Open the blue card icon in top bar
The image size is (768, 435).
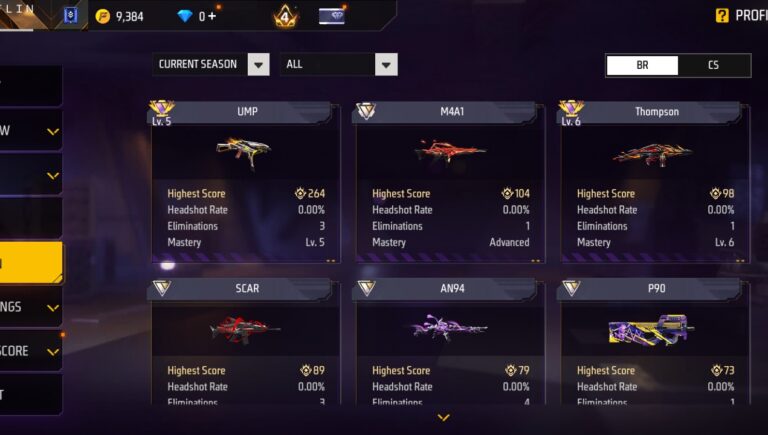tap(70, 16)
